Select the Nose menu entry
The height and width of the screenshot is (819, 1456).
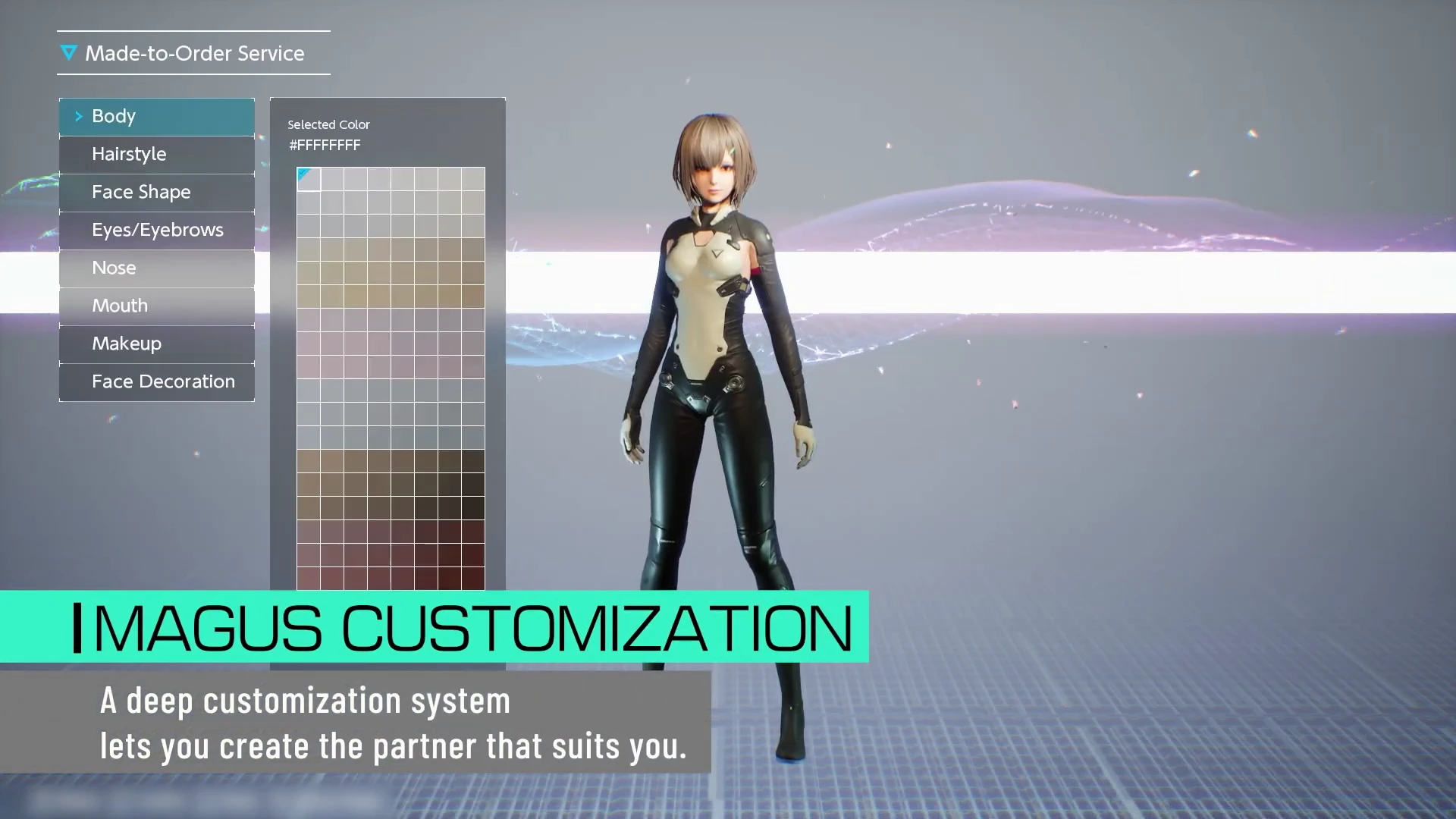click(157, 268)
